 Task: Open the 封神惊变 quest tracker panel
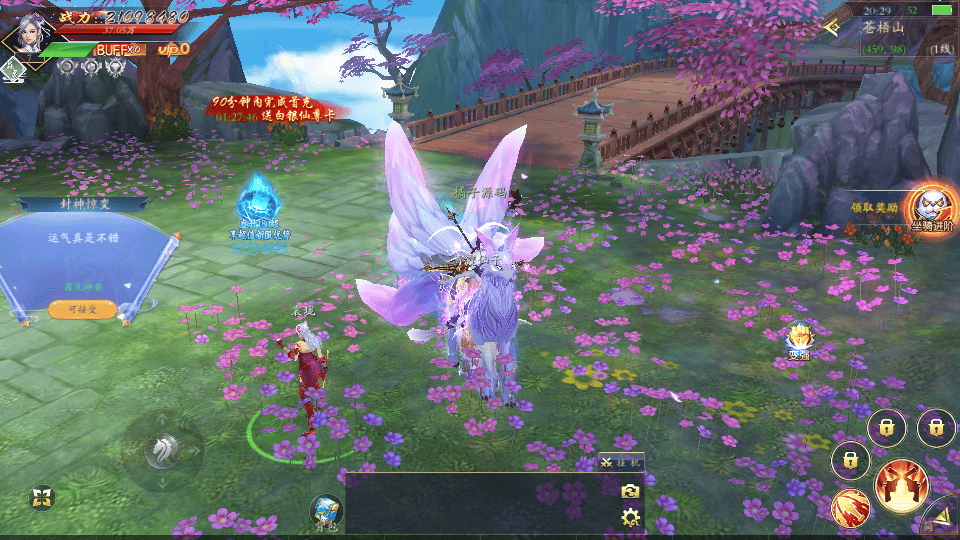pos(84,204)
